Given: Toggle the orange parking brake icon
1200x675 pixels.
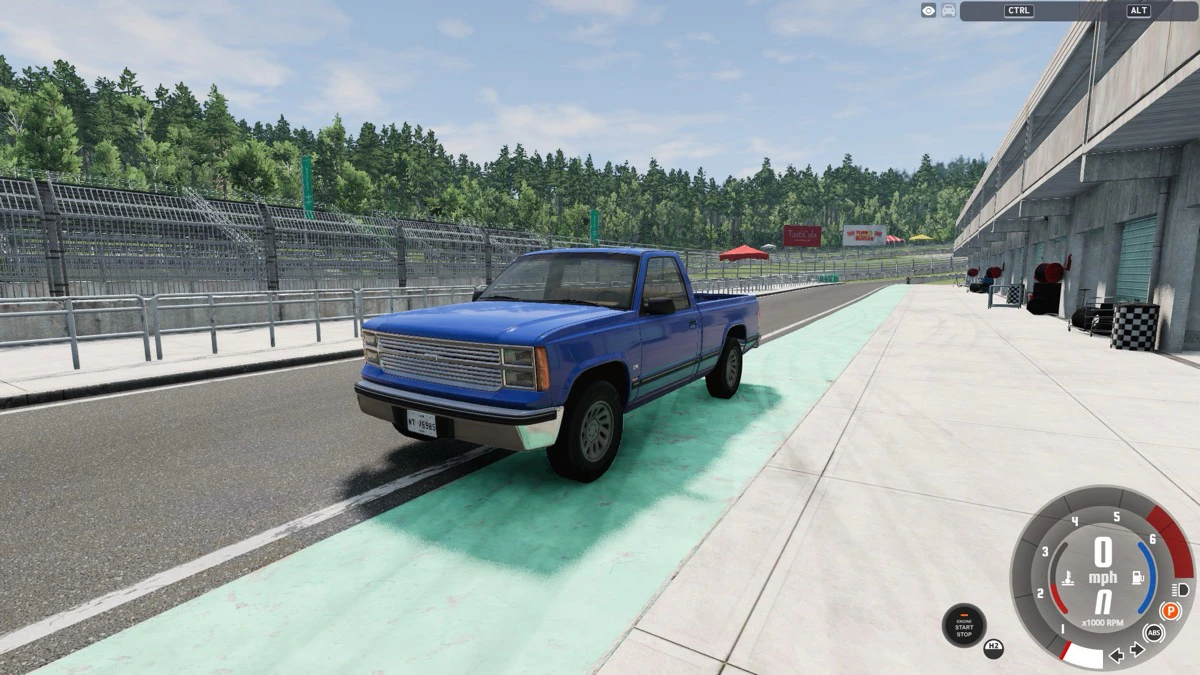Looking at the screenshot, I should [x=1170, y=610].
